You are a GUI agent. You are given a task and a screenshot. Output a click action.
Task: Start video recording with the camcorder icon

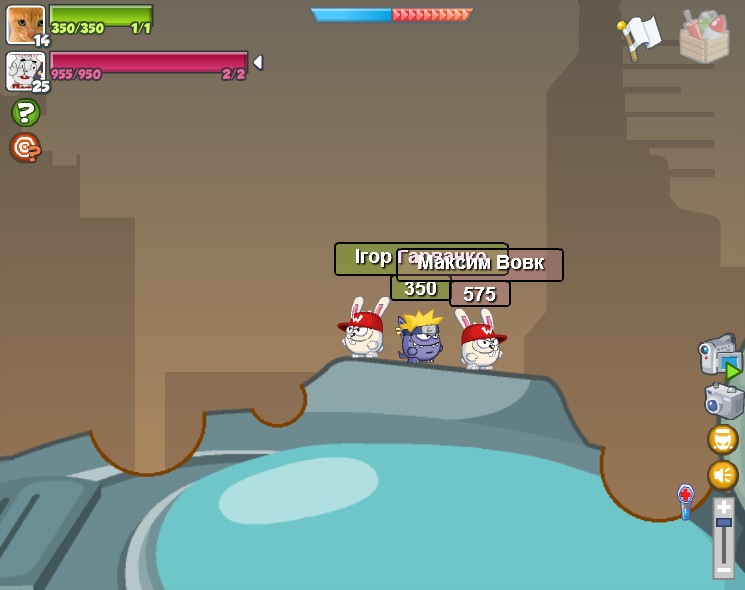pos(719,357)
